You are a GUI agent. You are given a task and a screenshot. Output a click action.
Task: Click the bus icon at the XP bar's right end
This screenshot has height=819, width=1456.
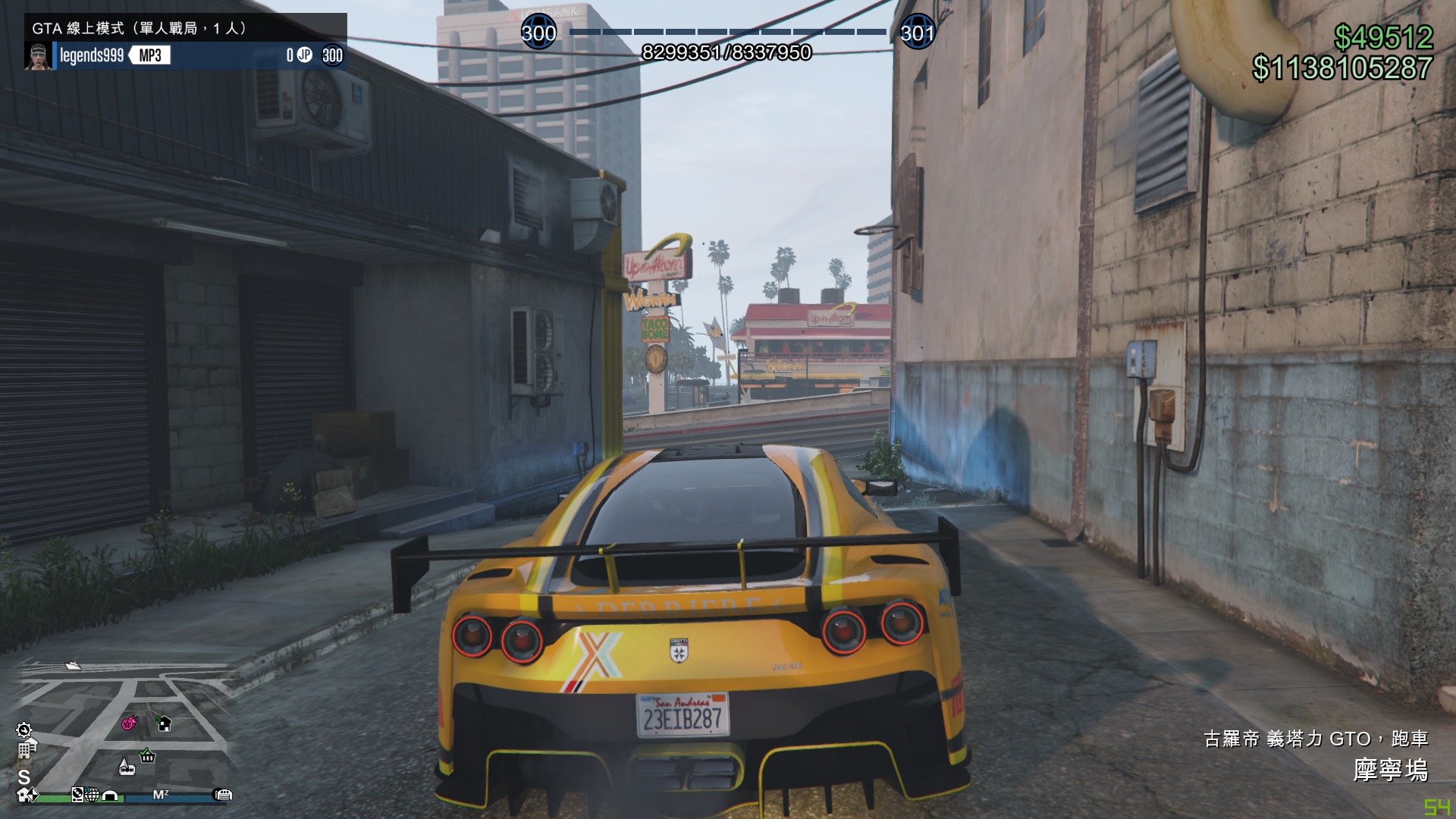click(x=222, y=796)
